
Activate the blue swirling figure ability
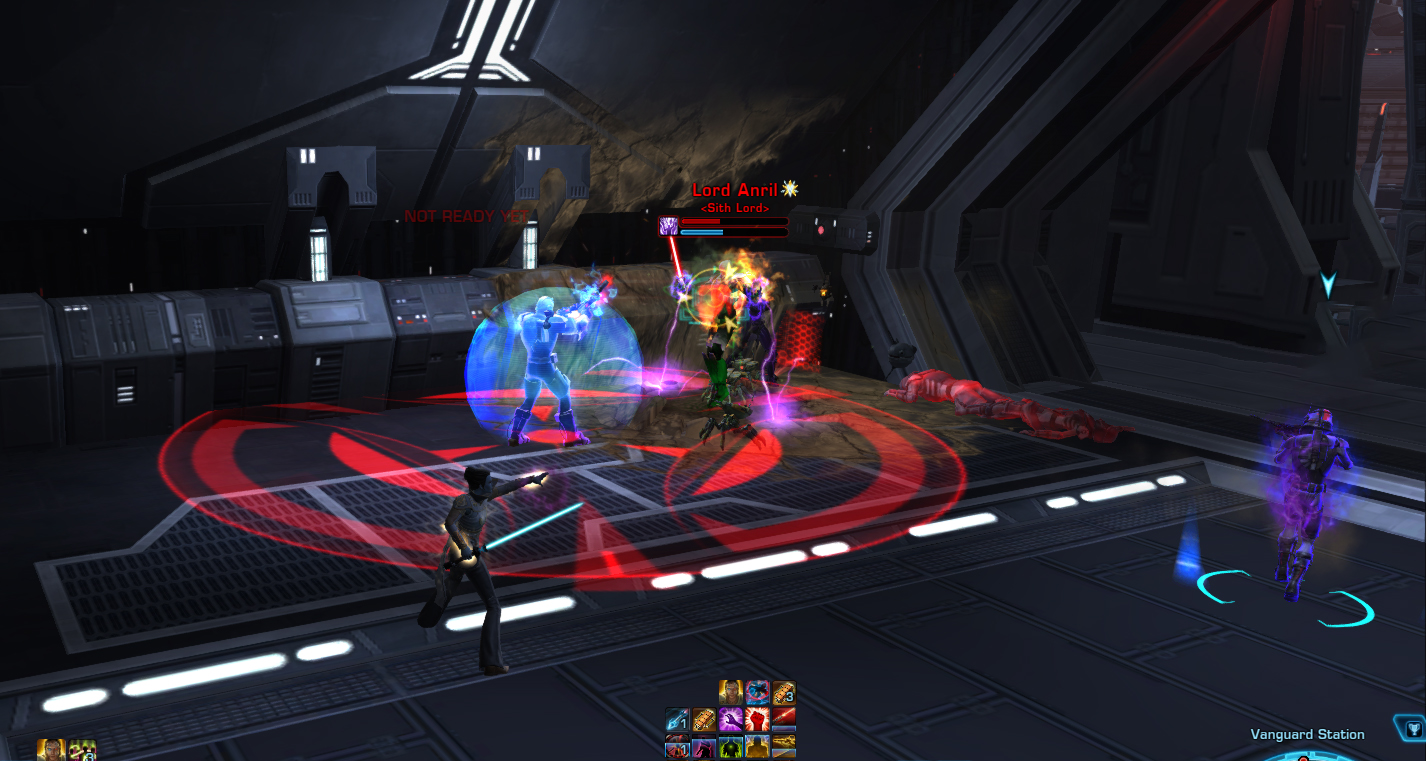pyautogui.click(x=757, y=692)
